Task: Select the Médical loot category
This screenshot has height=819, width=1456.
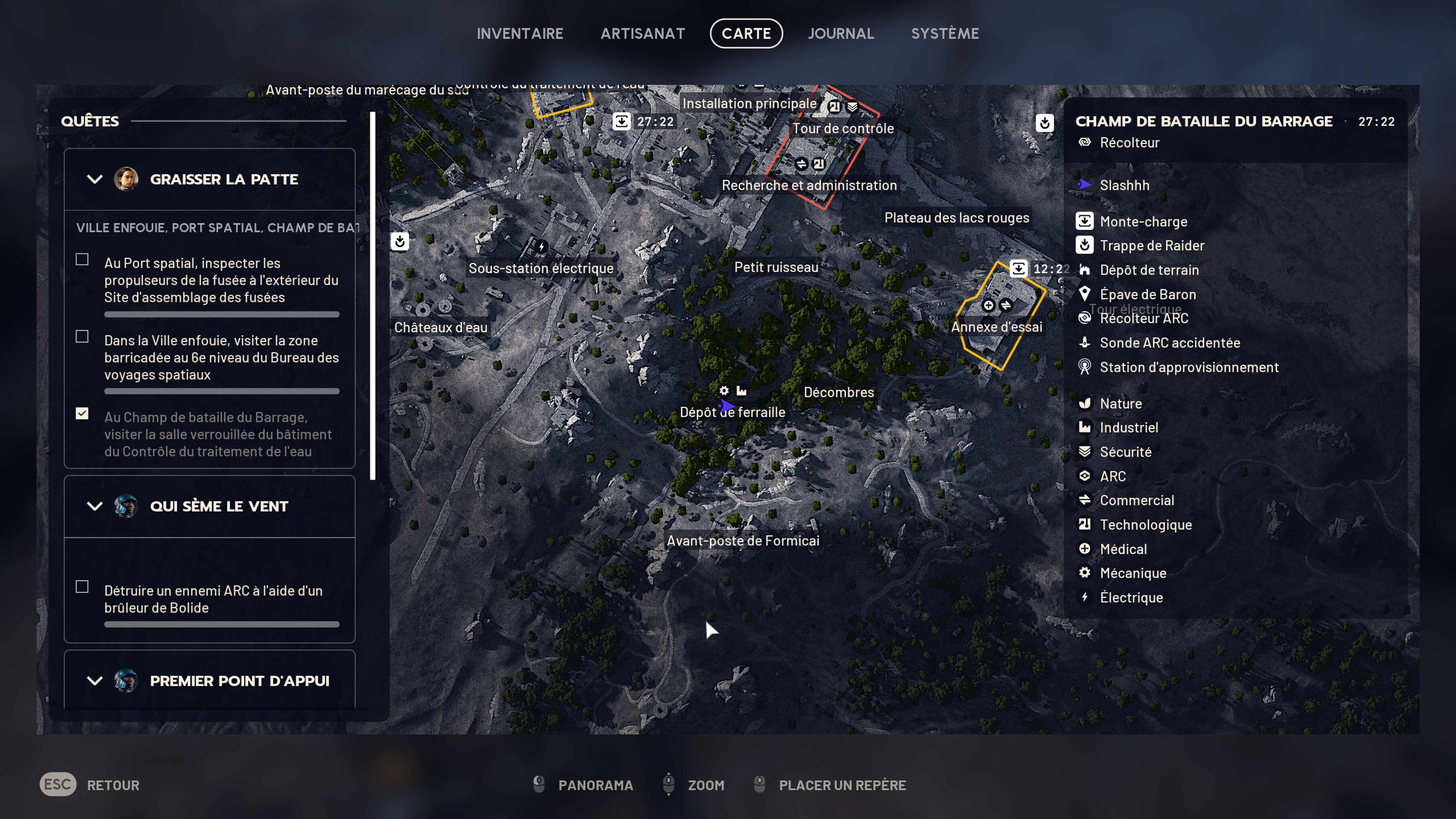Action: [1122, 549]
